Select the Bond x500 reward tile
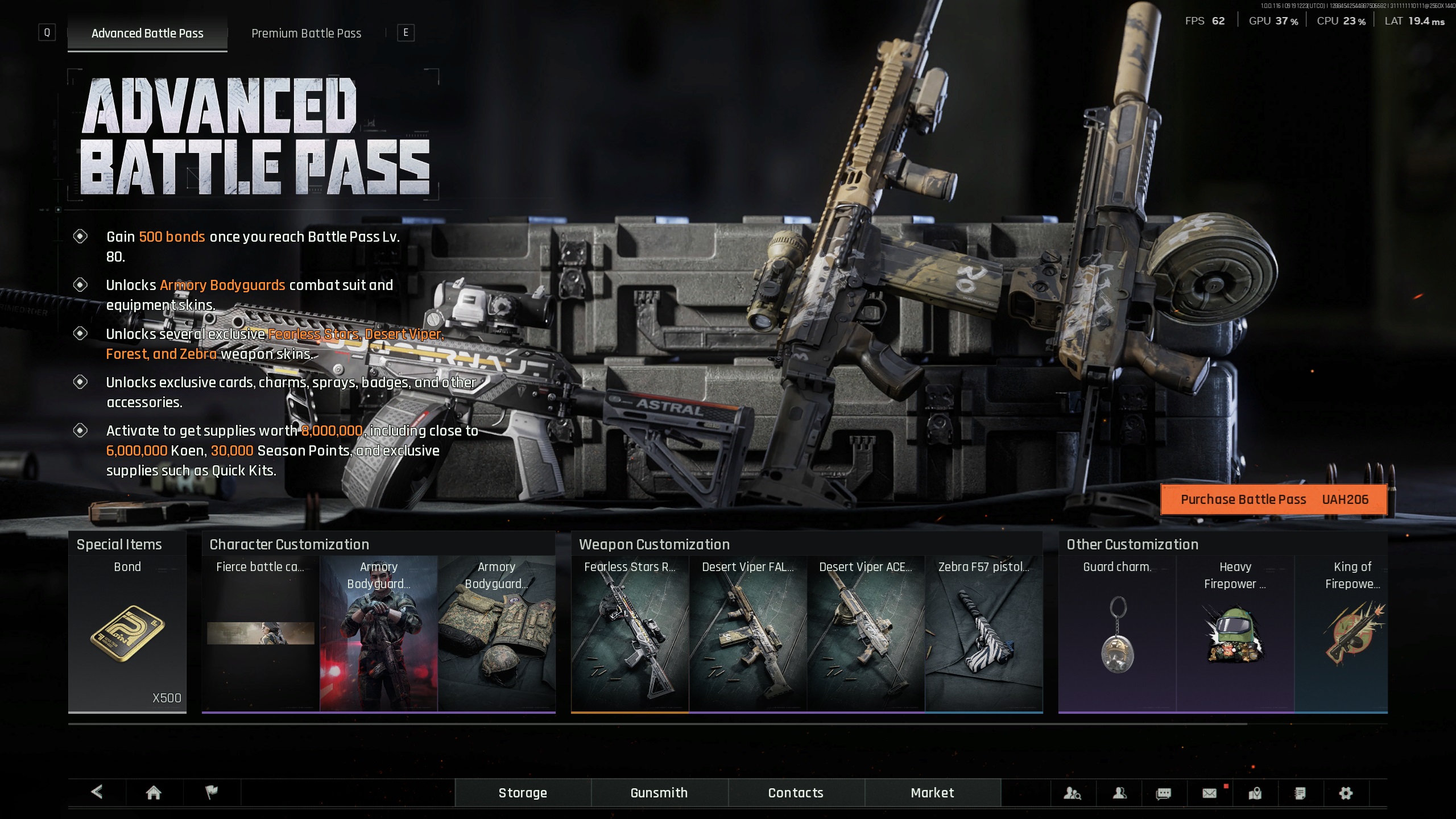This screenshot has width=1456, height=819. (127, 632)
